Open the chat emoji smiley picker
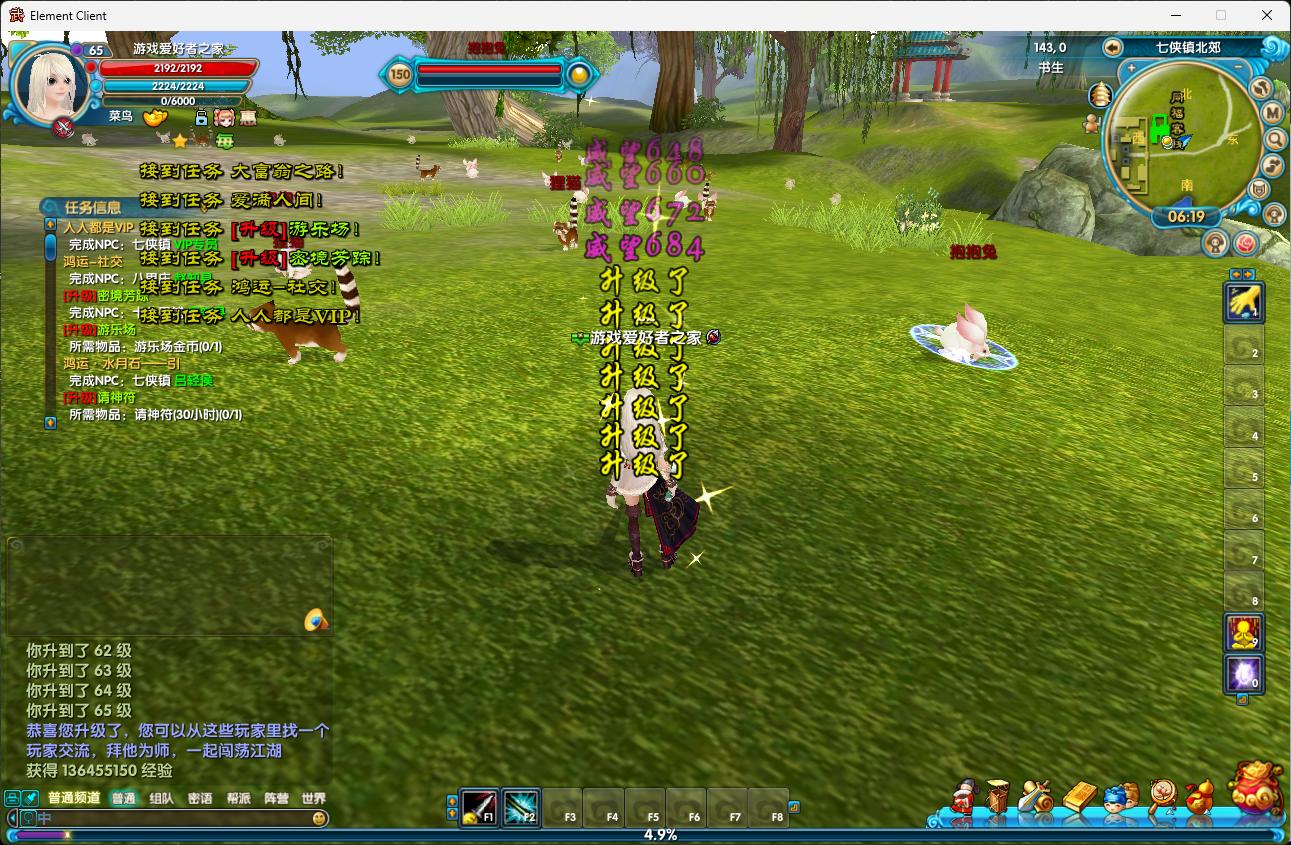 click(320, 818)
